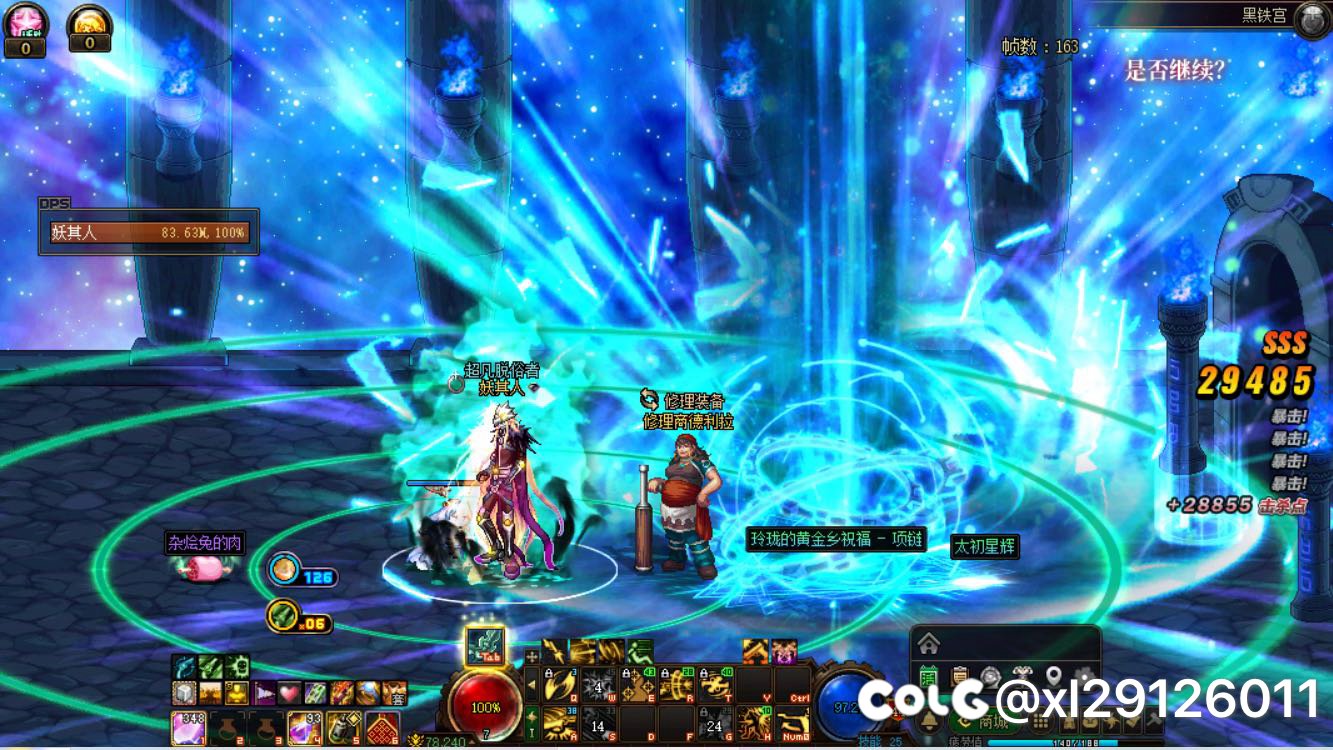
Task: Select the pink heart buff icon
Action: pyautogui.click(x=289, y=692)
